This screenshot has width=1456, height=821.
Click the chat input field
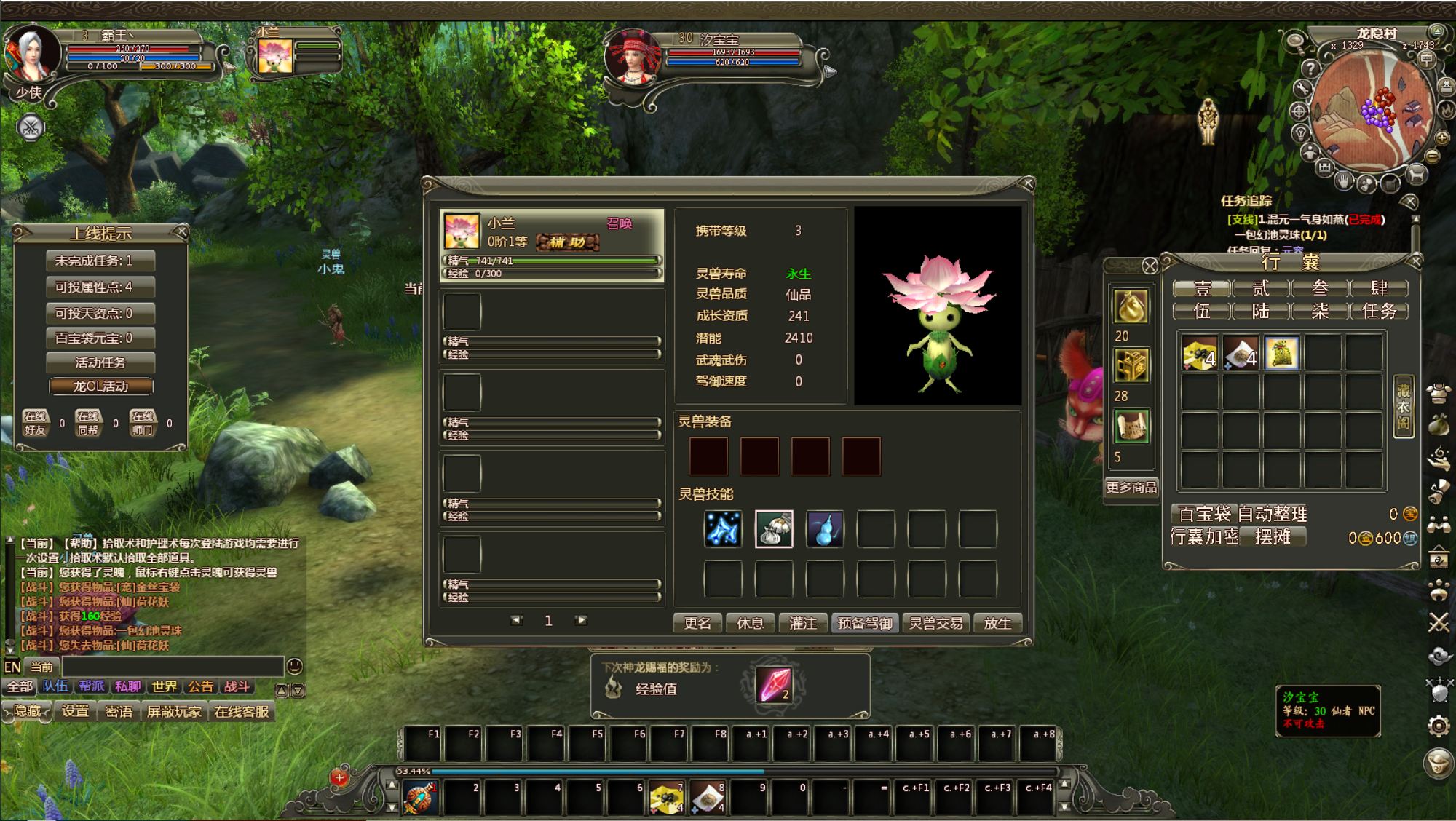pyautogui.click(x=172, y=667)
